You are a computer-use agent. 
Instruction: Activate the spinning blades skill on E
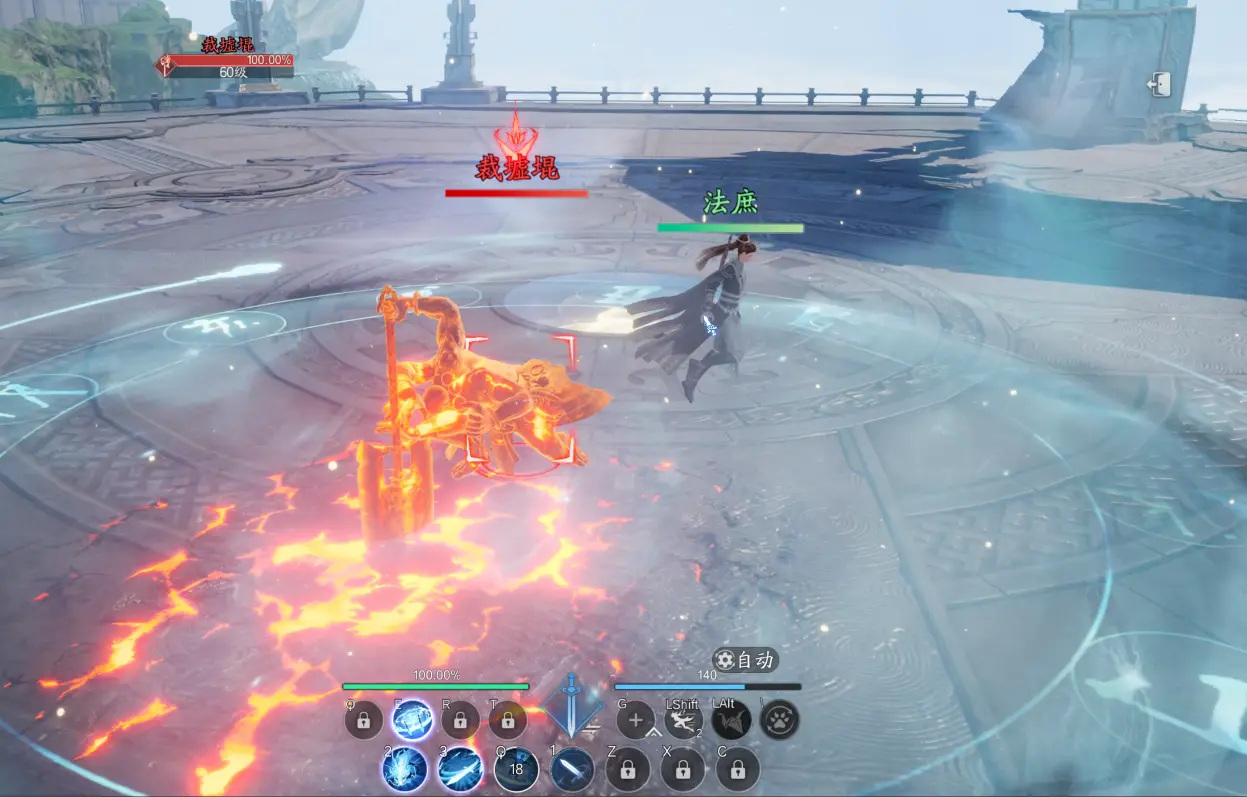412,720
